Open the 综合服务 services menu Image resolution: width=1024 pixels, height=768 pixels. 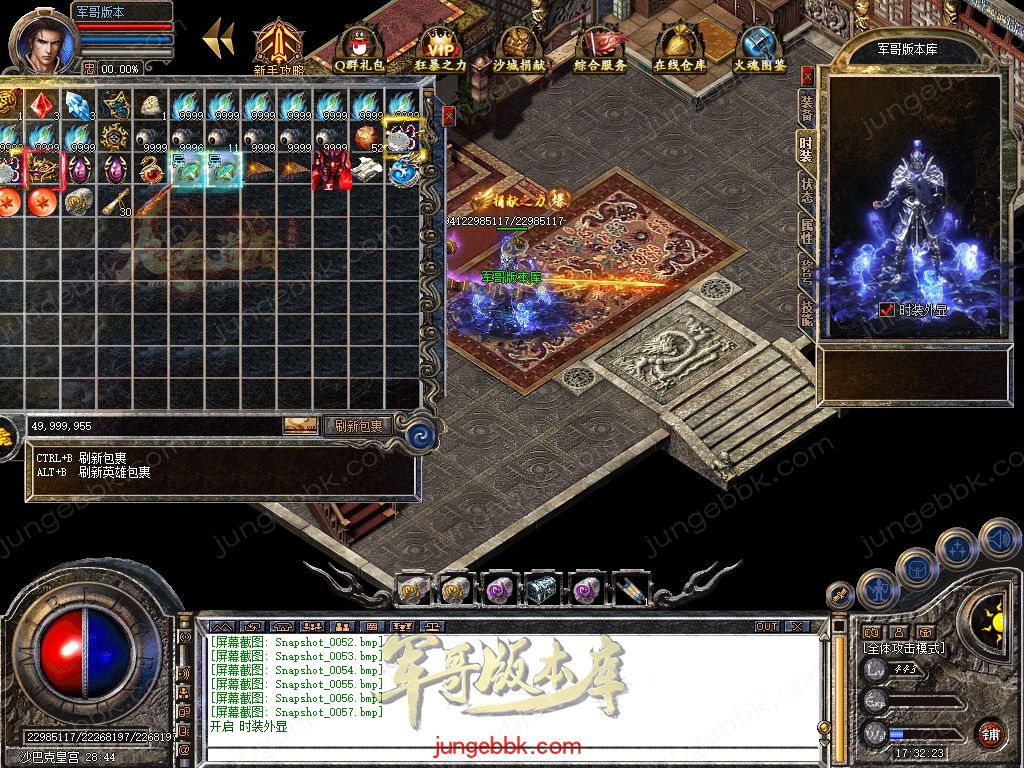coord(600,48)
